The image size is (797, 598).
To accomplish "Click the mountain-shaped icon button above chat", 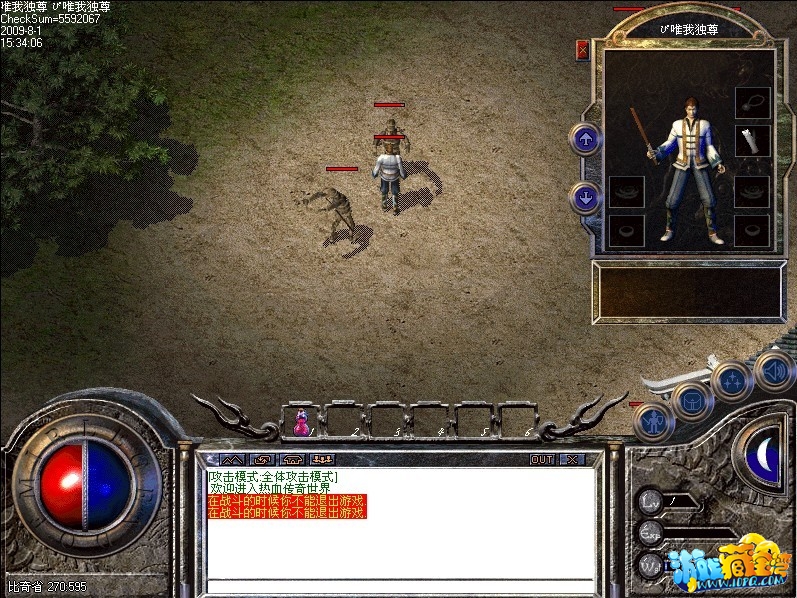I will point(232,459).
